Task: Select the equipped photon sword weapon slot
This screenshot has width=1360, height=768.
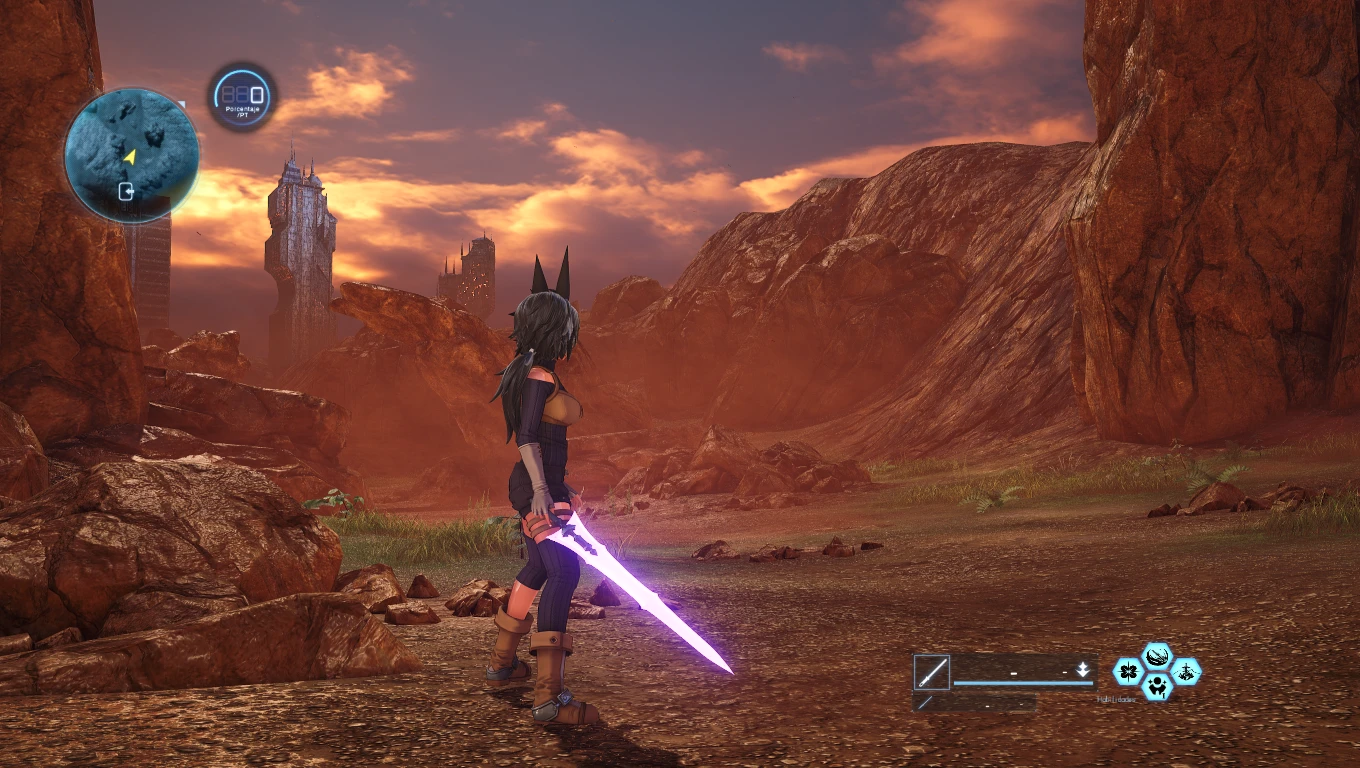Action: click(x=931, y=672)
